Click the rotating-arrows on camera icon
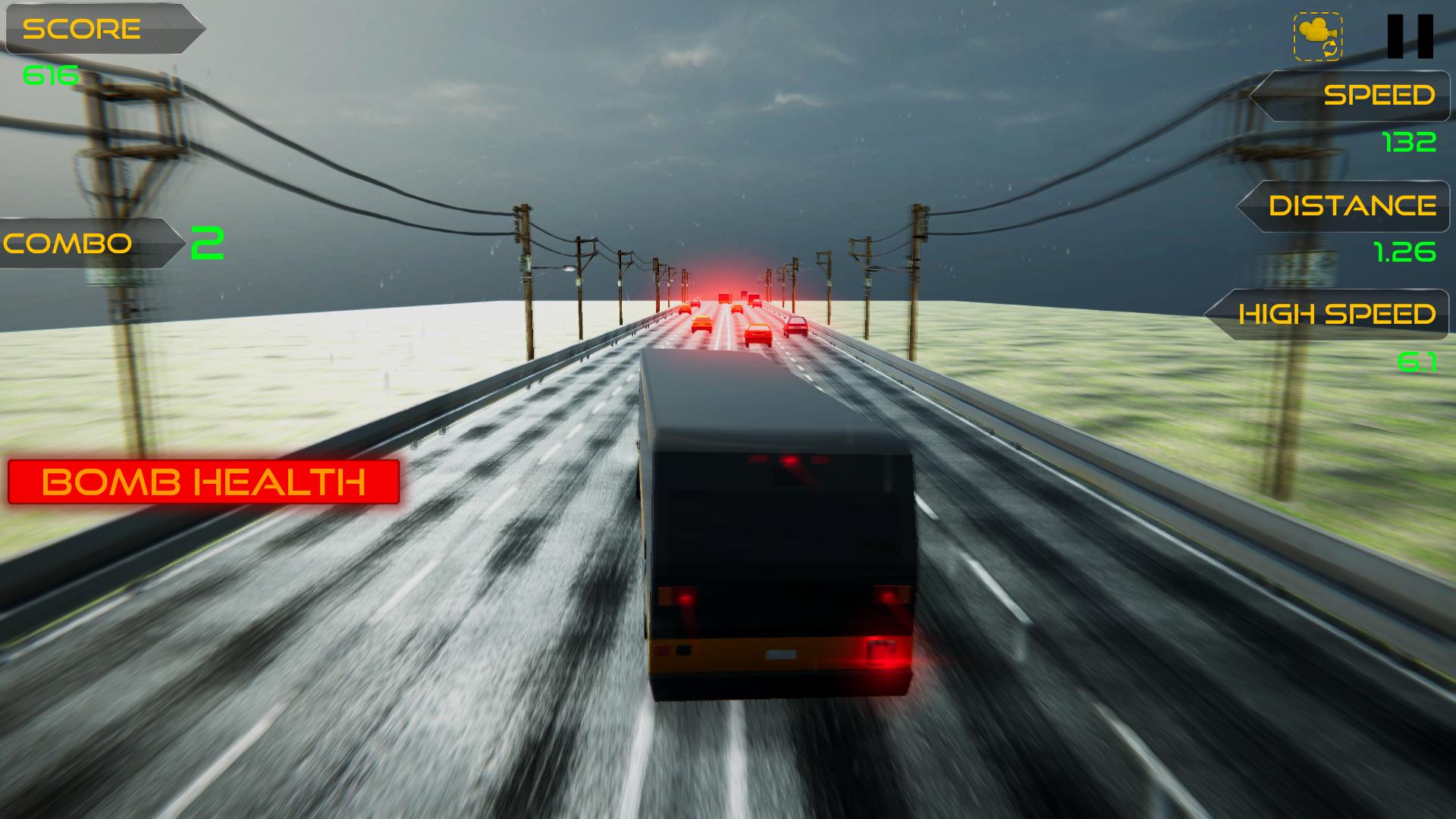 point(1317,36)
